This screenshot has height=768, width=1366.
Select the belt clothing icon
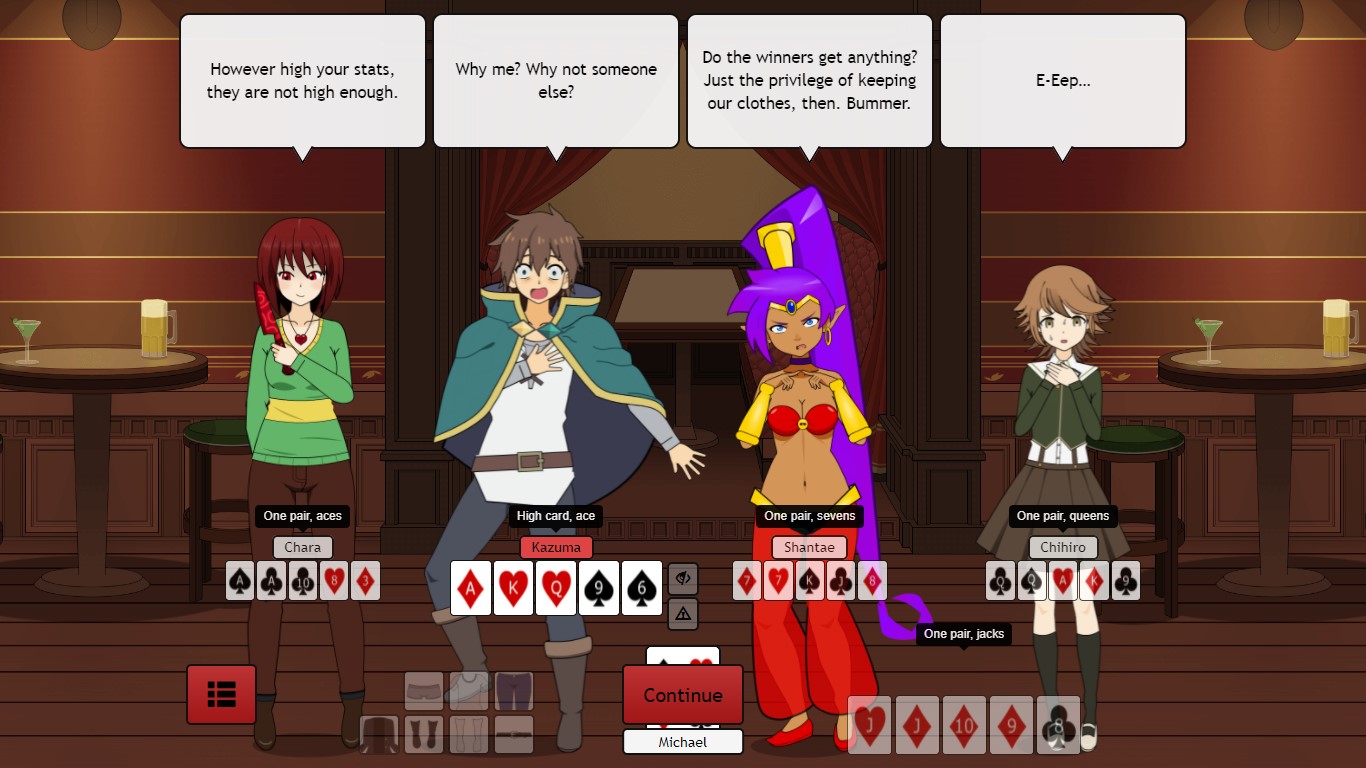click(512, 736)
